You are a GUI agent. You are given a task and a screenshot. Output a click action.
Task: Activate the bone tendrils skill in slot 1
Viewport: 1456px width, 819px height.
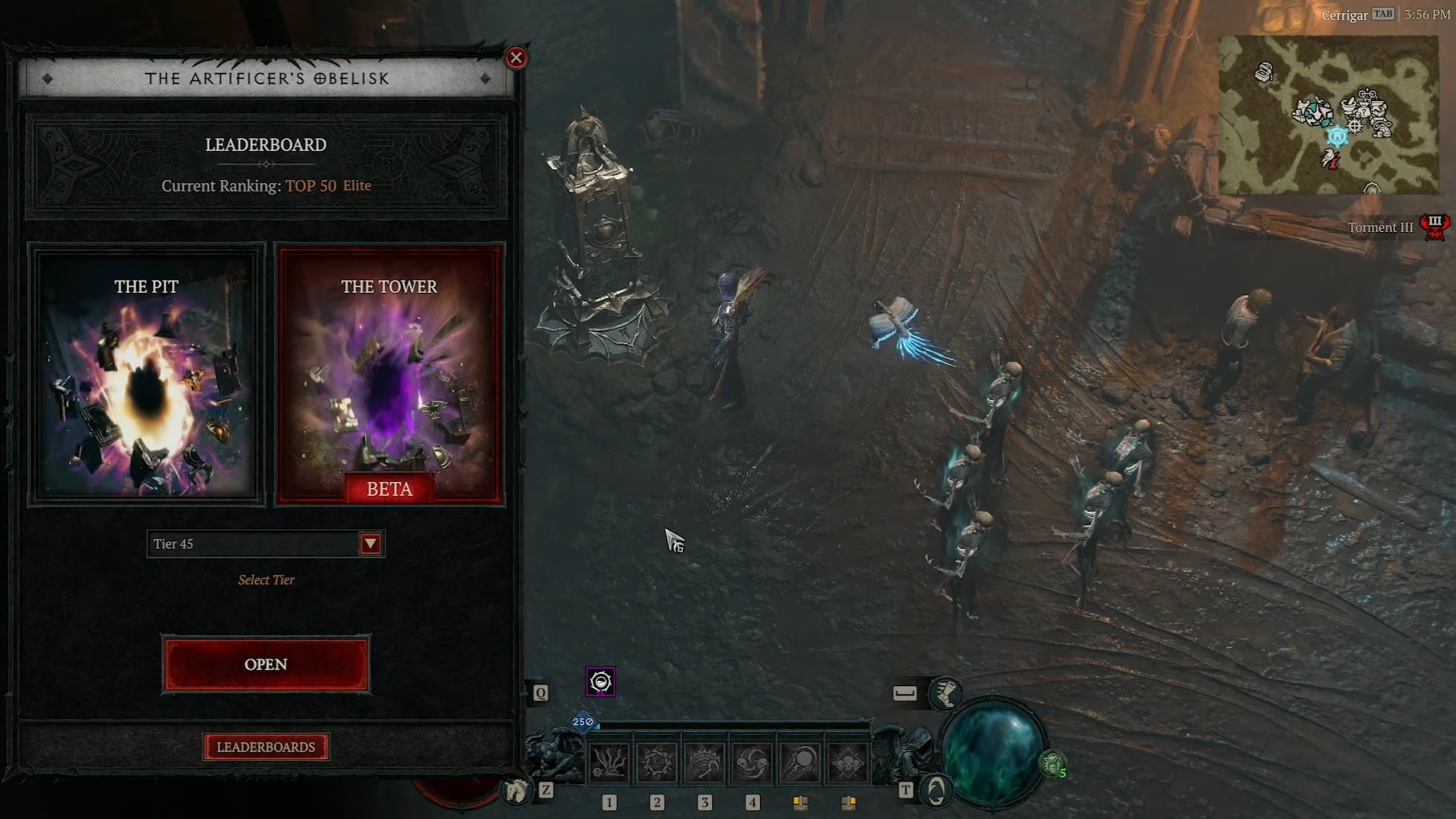[609, 763]
